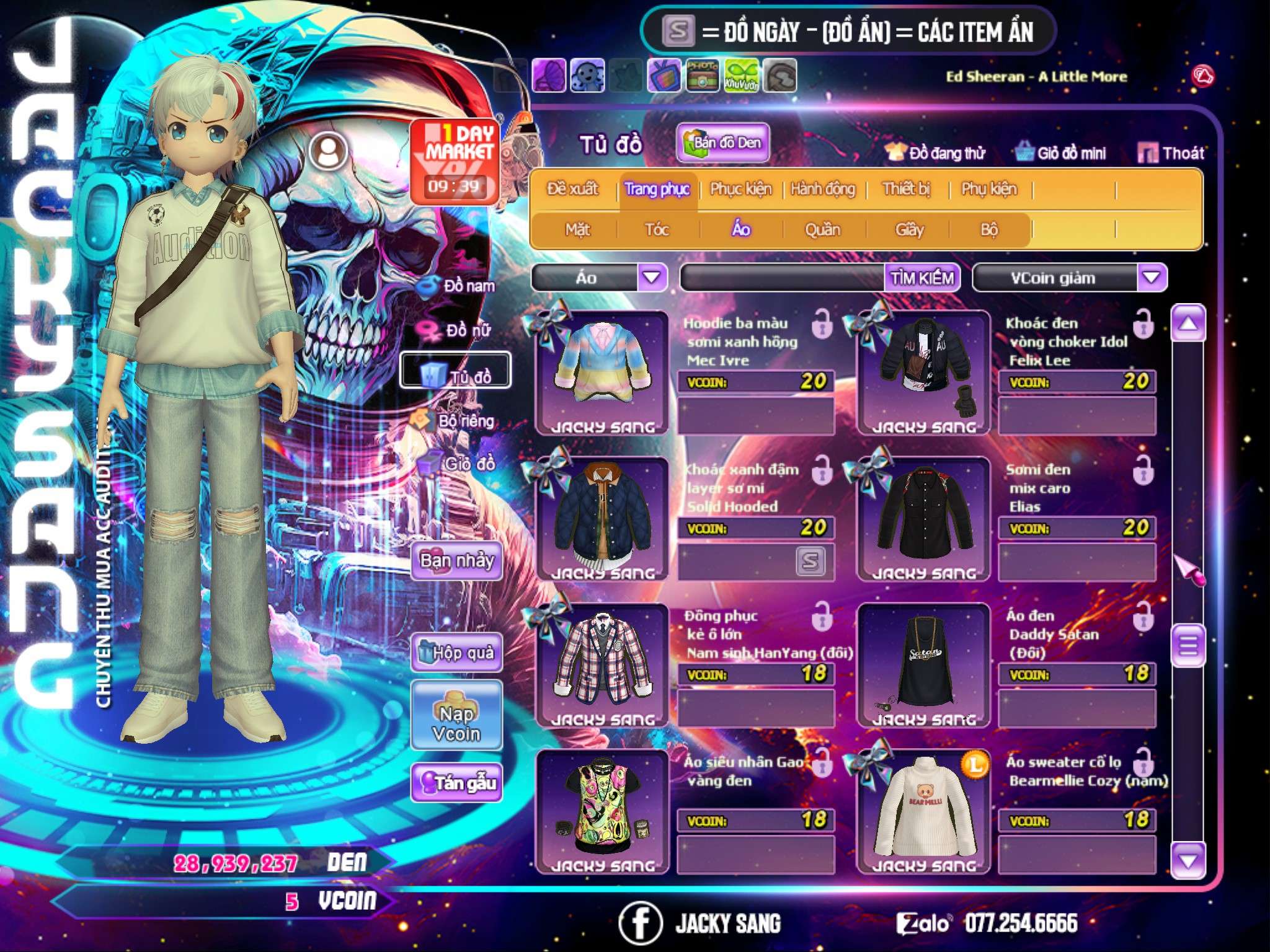The width and height of the screenshot is (1270, 952).
Task: Open the Hộp quà gift box
Action: click(457, 653)
